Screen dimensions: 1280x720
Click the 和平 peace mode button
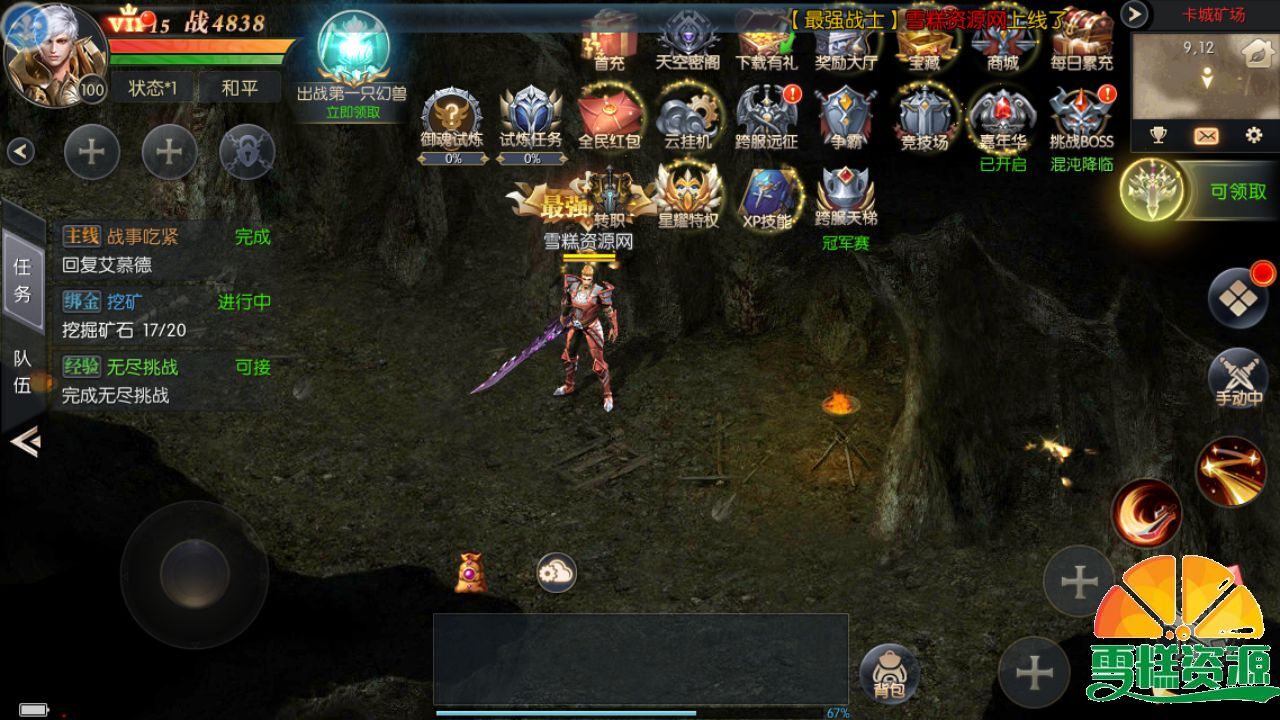tap(239, 88)
